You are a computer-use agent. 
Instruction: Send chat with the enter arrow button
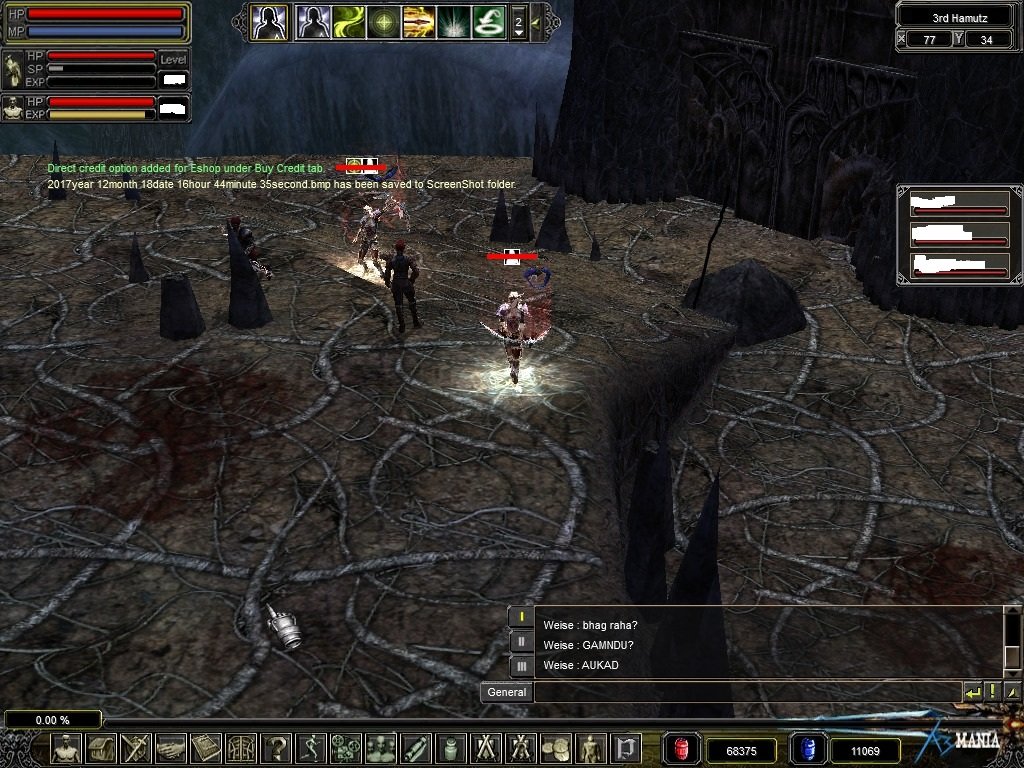[x=972, y=692]
